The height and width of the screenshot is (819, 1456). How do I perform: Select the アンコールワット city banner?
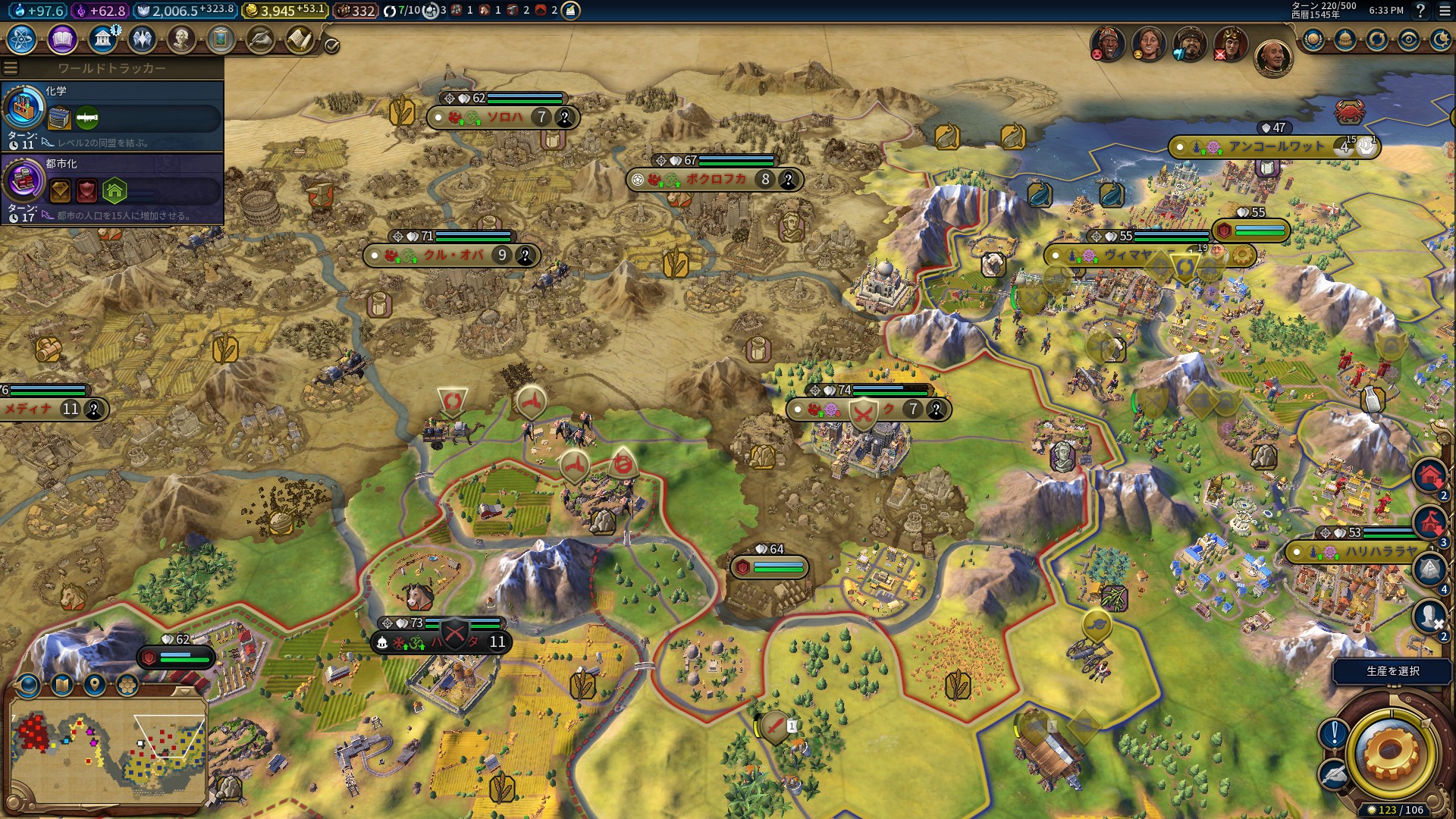pos(1274,146)
